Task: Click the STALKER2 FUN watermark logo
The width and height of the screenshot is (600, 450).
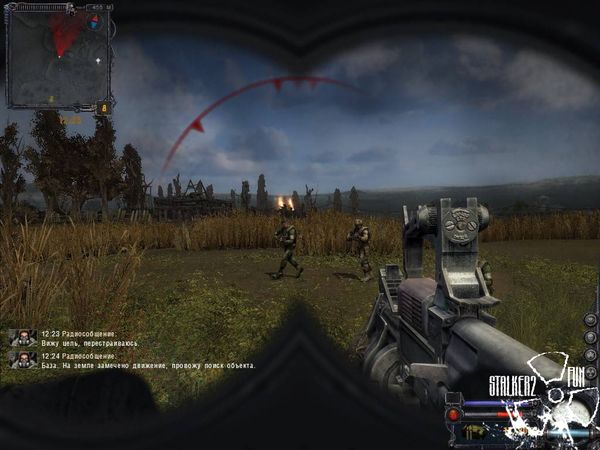Action: 535,383
